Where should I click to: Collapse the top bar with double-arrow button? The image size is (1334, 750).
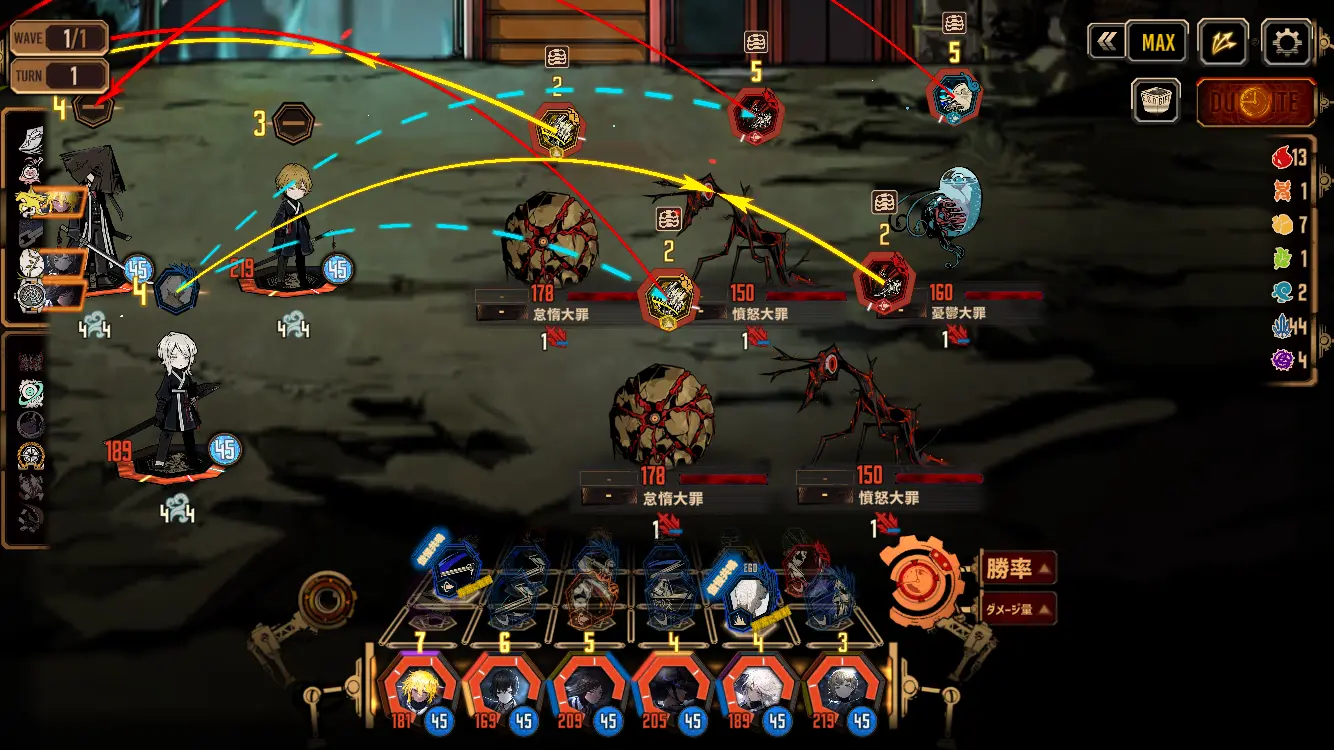coord(1104,43)
